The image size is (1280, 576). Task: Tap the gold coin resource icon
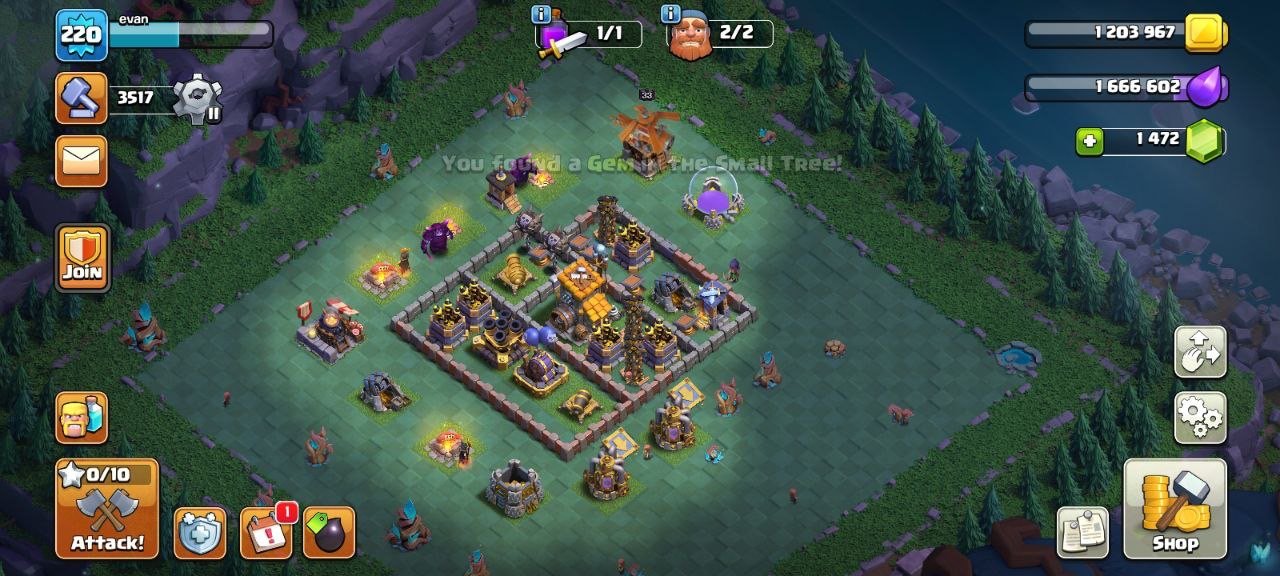tap(1206, 33)
